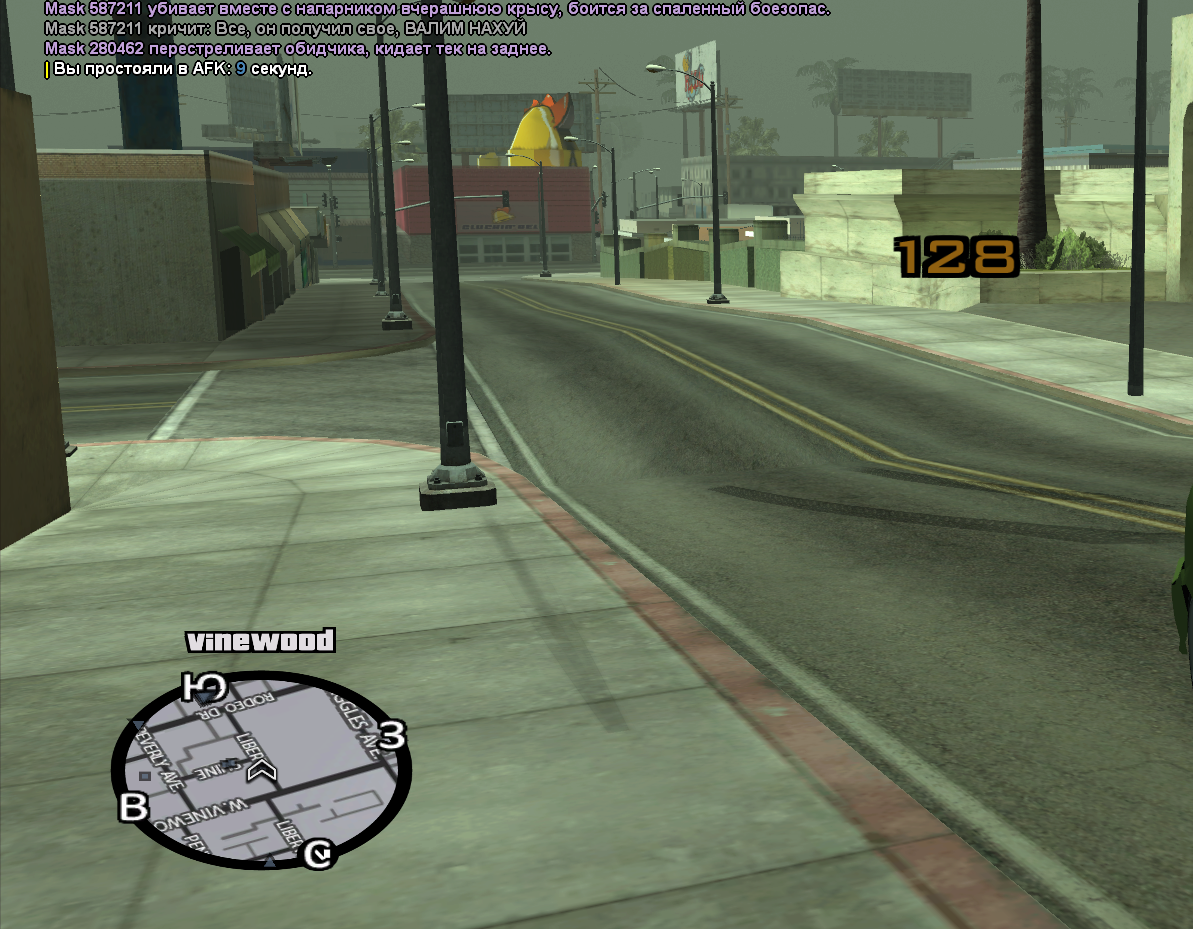
Task: Click the AFK seconds chat message
Action: tap(180, 69)
